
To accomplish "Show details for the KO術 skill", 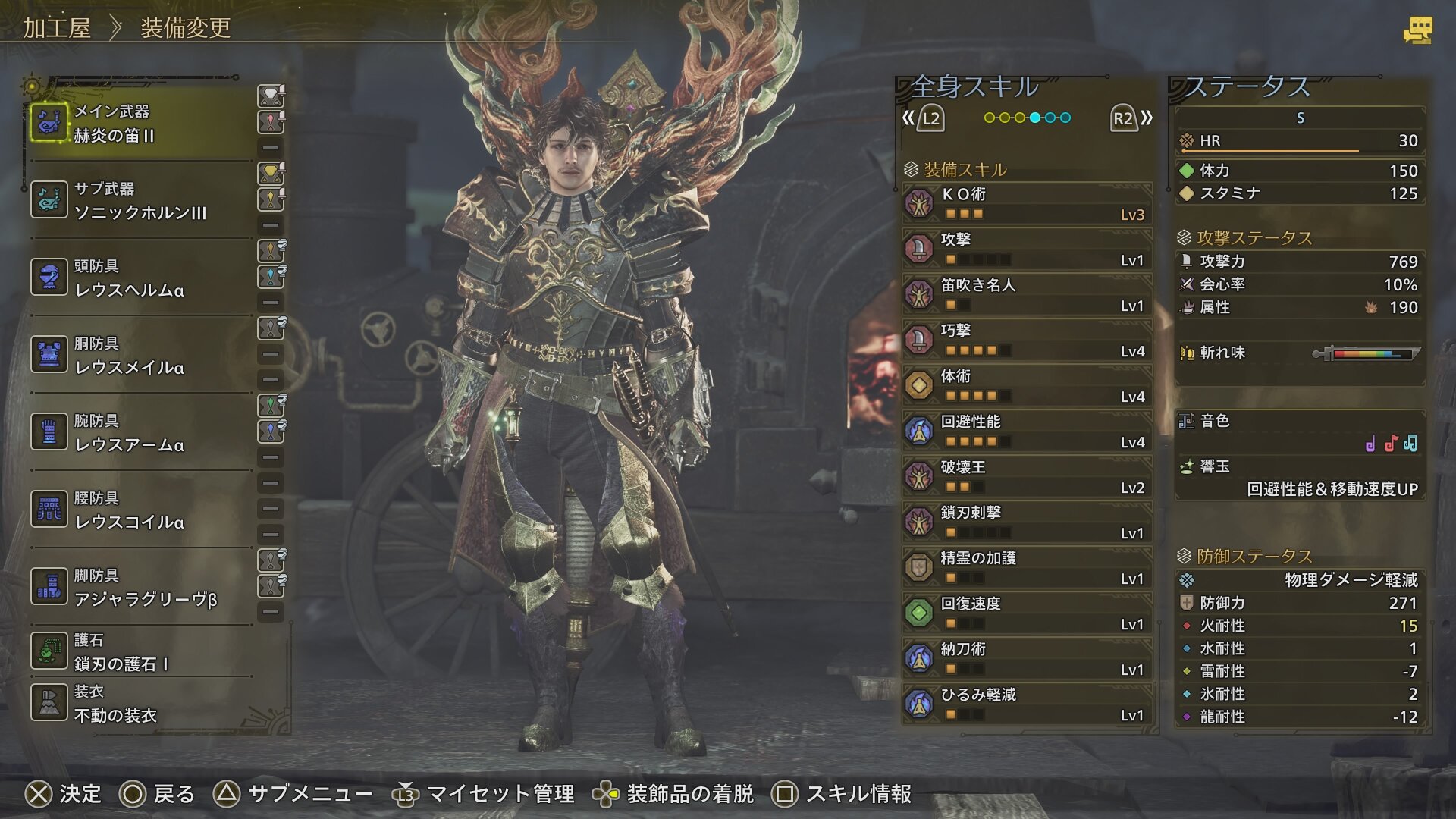I will [1028, 204].
